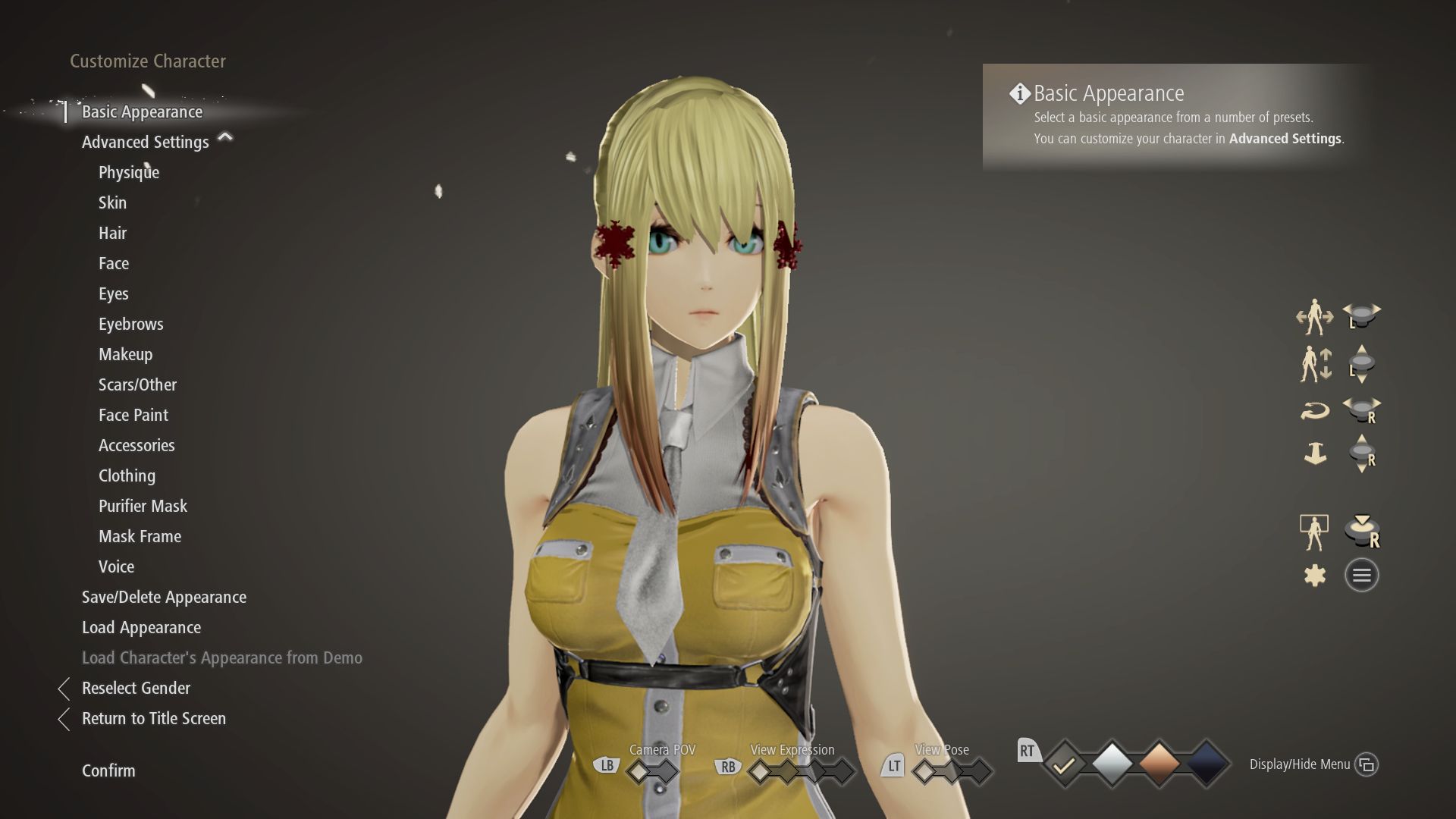This screenshot has width=1456, height=819.
Task: Select the bronze background diamond
Action: coord(1159,765)
